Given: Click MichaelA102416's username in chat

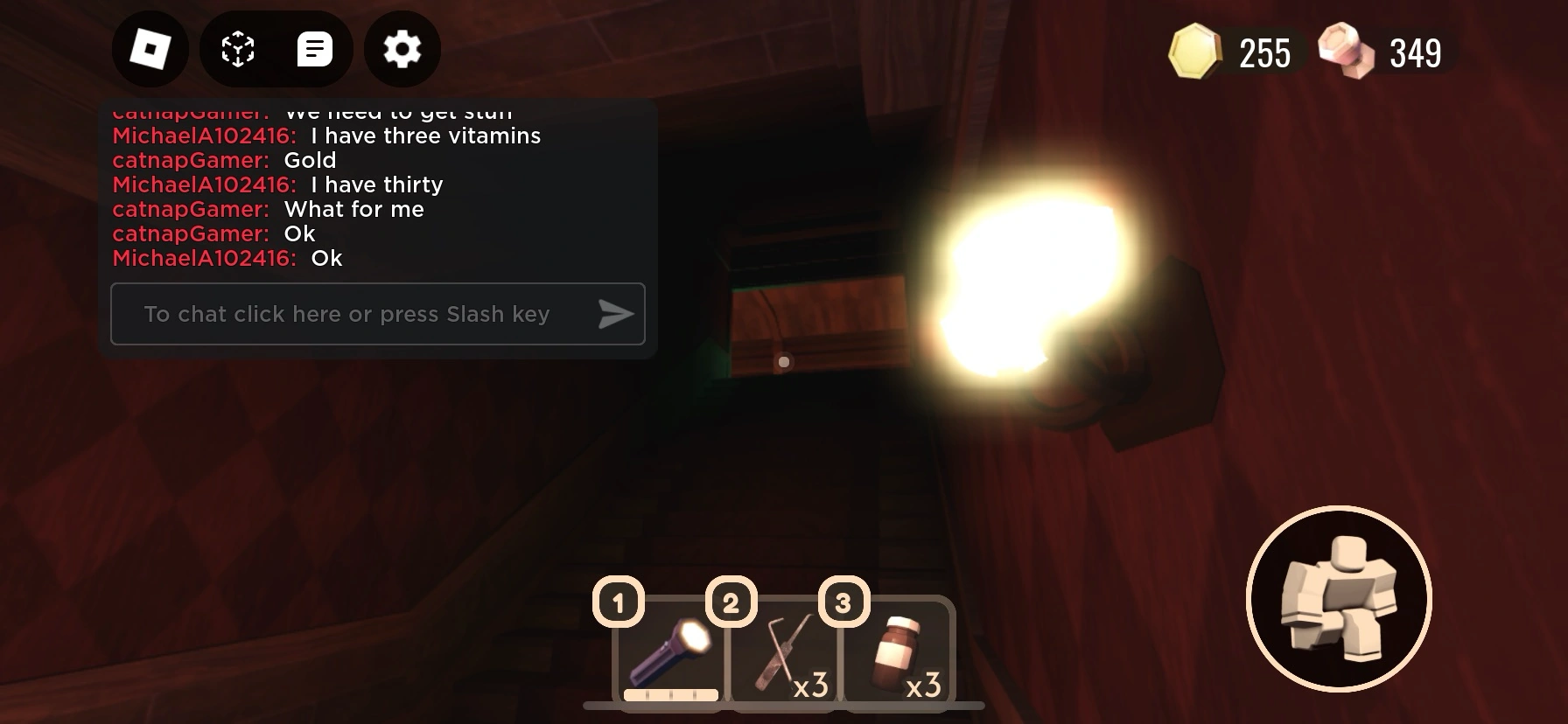Looking at the screenshot, I should click(204, 136).
